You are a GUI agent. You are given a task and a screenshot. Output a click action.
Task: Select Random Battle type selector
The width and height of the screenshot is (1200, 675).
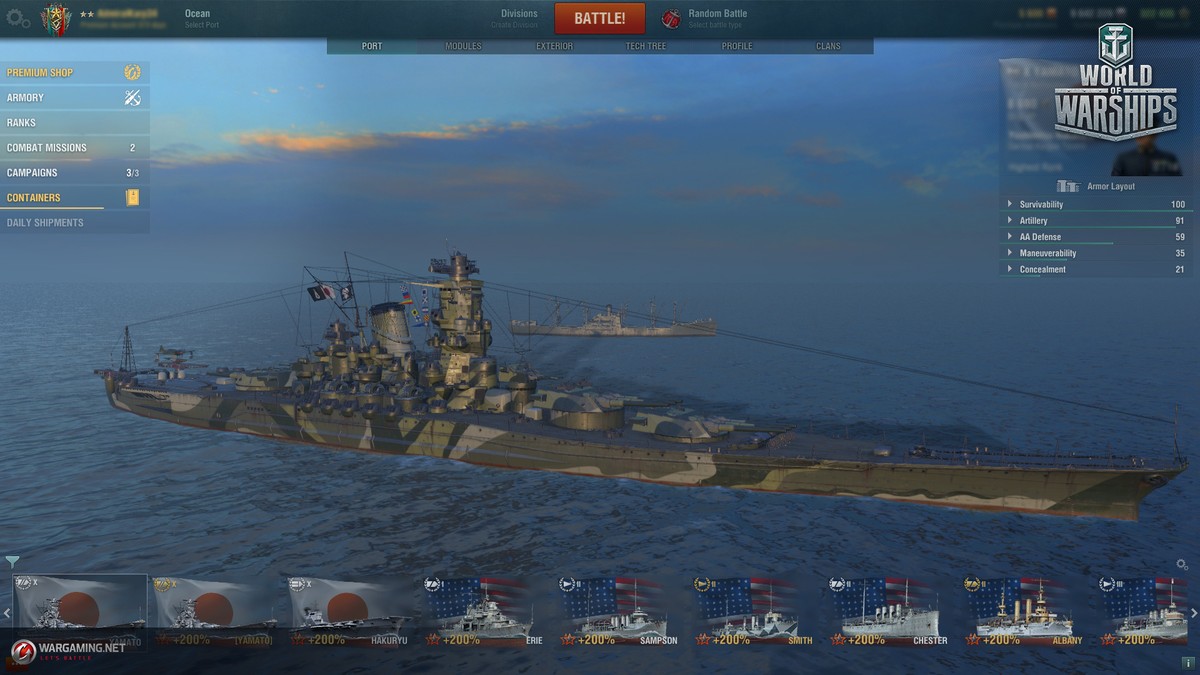716,18
